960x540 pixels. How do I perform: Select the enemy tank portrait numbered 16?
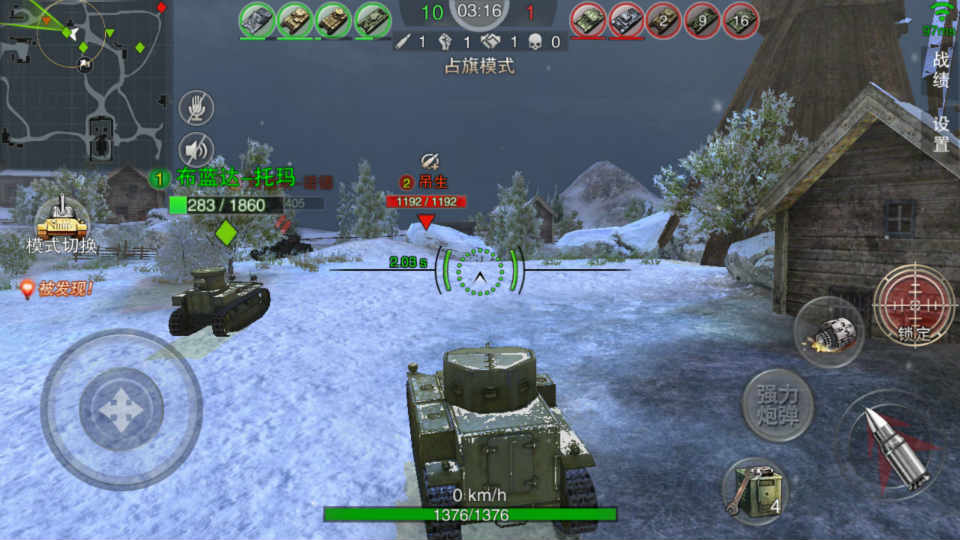741,20
